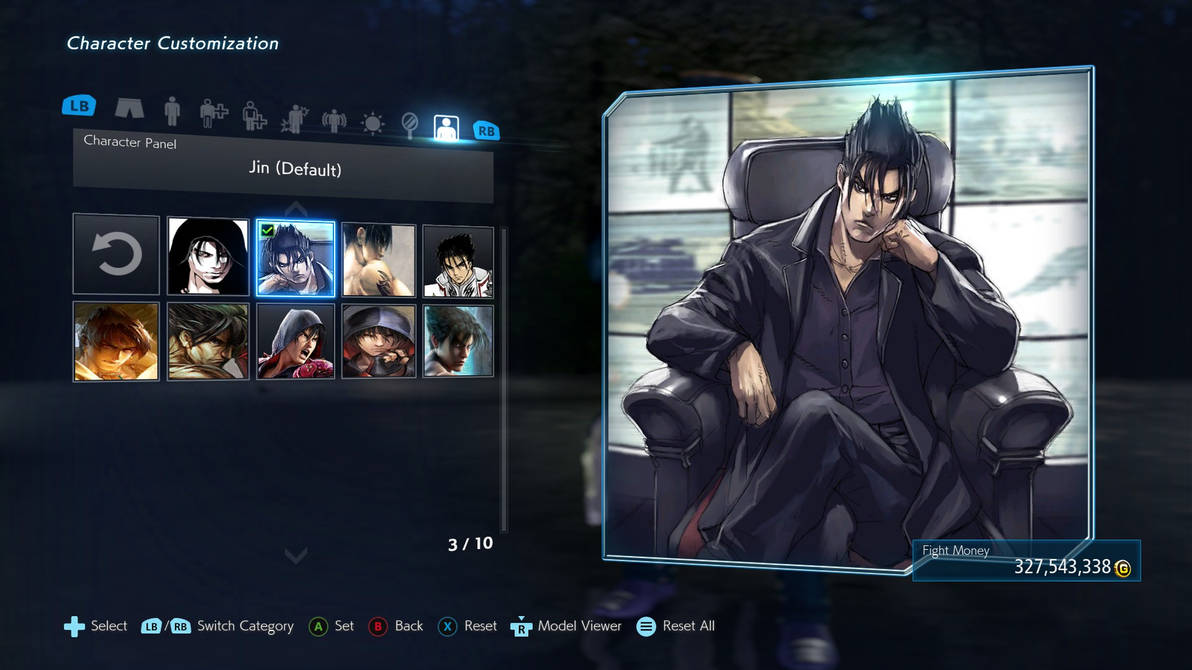Image resolution: width=1192 pixels, height=670 pixels.
Task: Open the outlined figure-with-plus category tab
Action: [x=254, y=117]
